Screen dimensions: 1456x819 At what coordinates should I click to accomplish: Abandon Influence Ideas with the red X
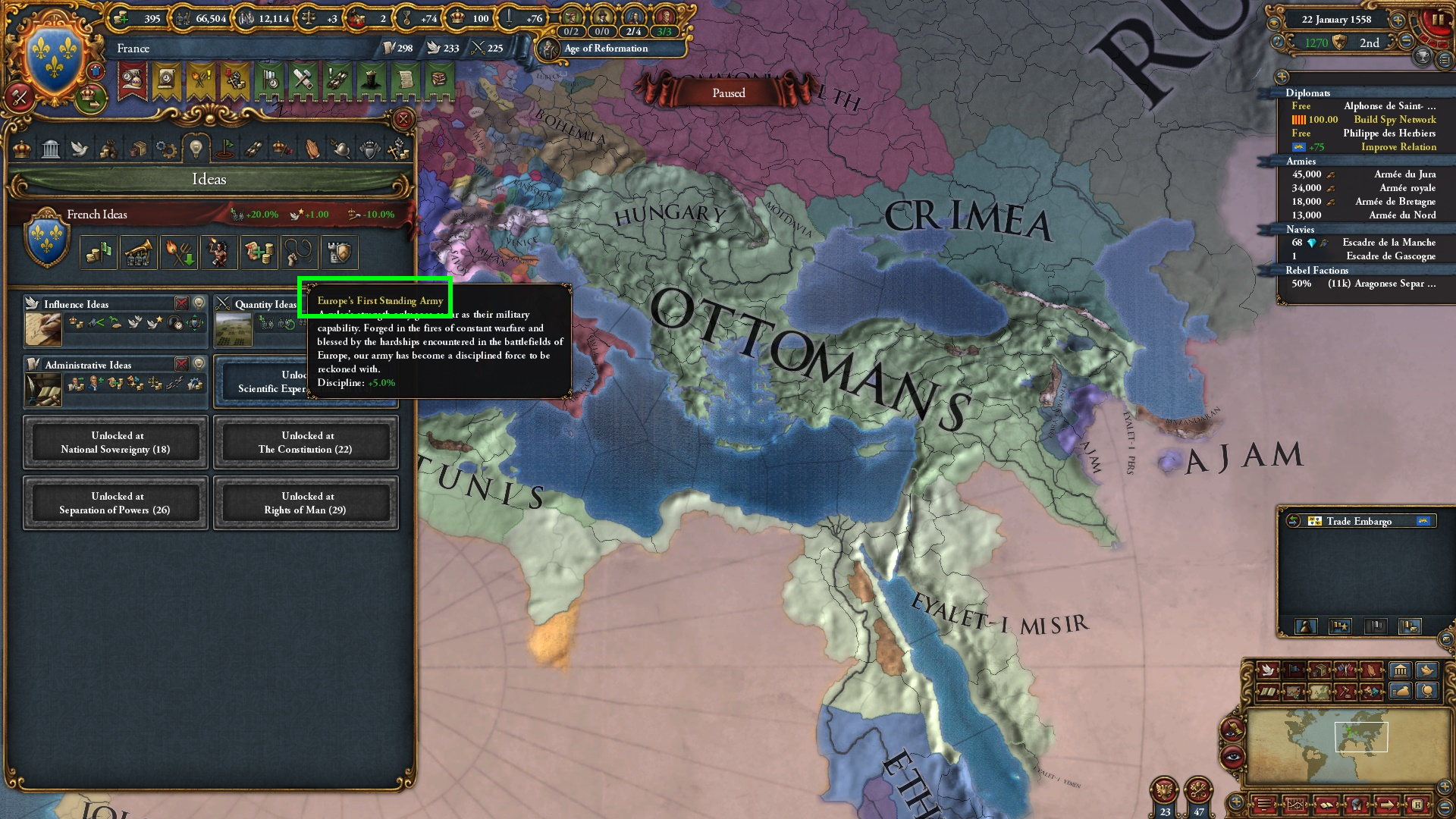pos(182,303)
